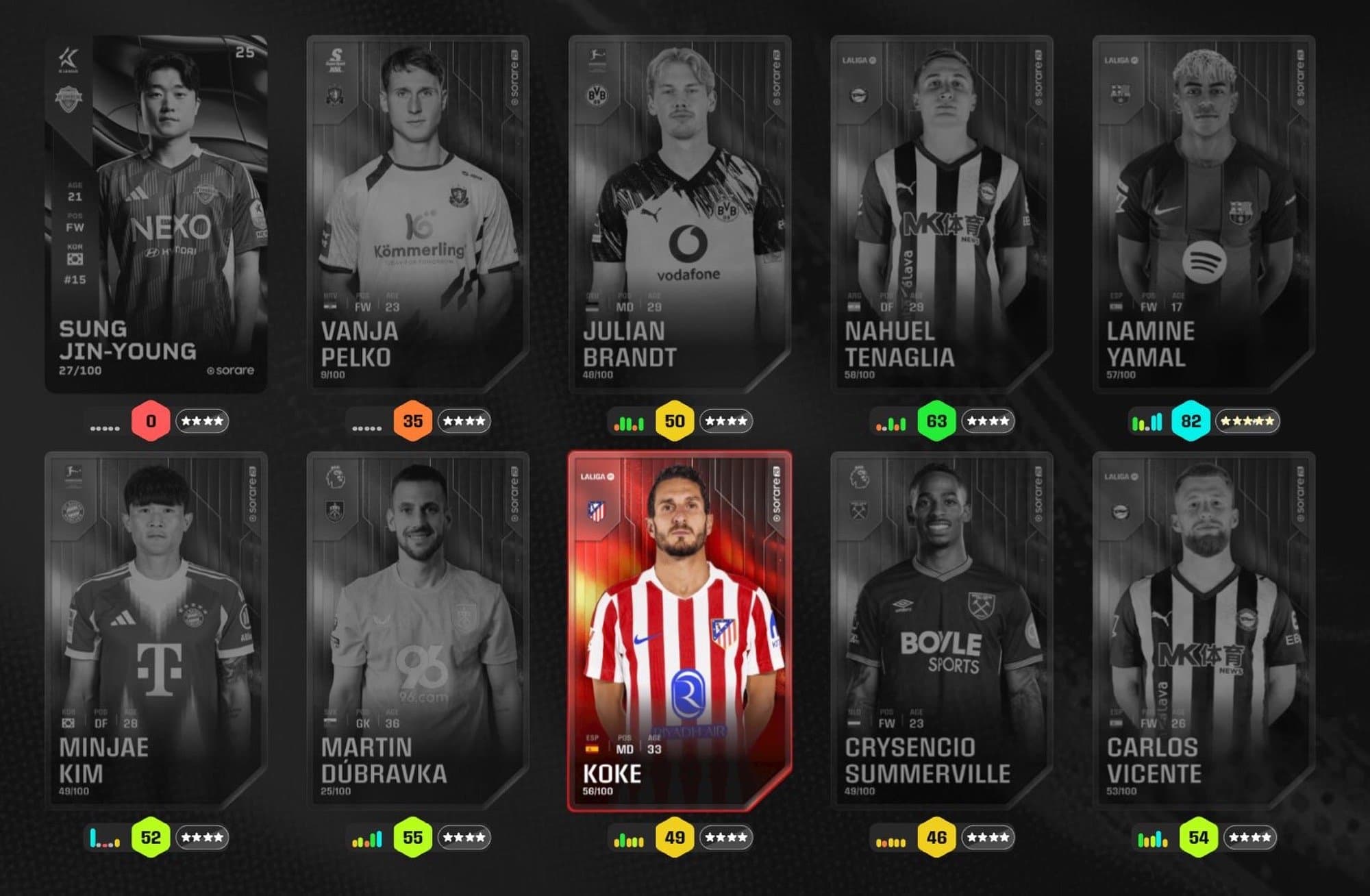Click Koke's yellow 49 score badge
This screenshot has width=1370, height=896.
coord(675,837)
